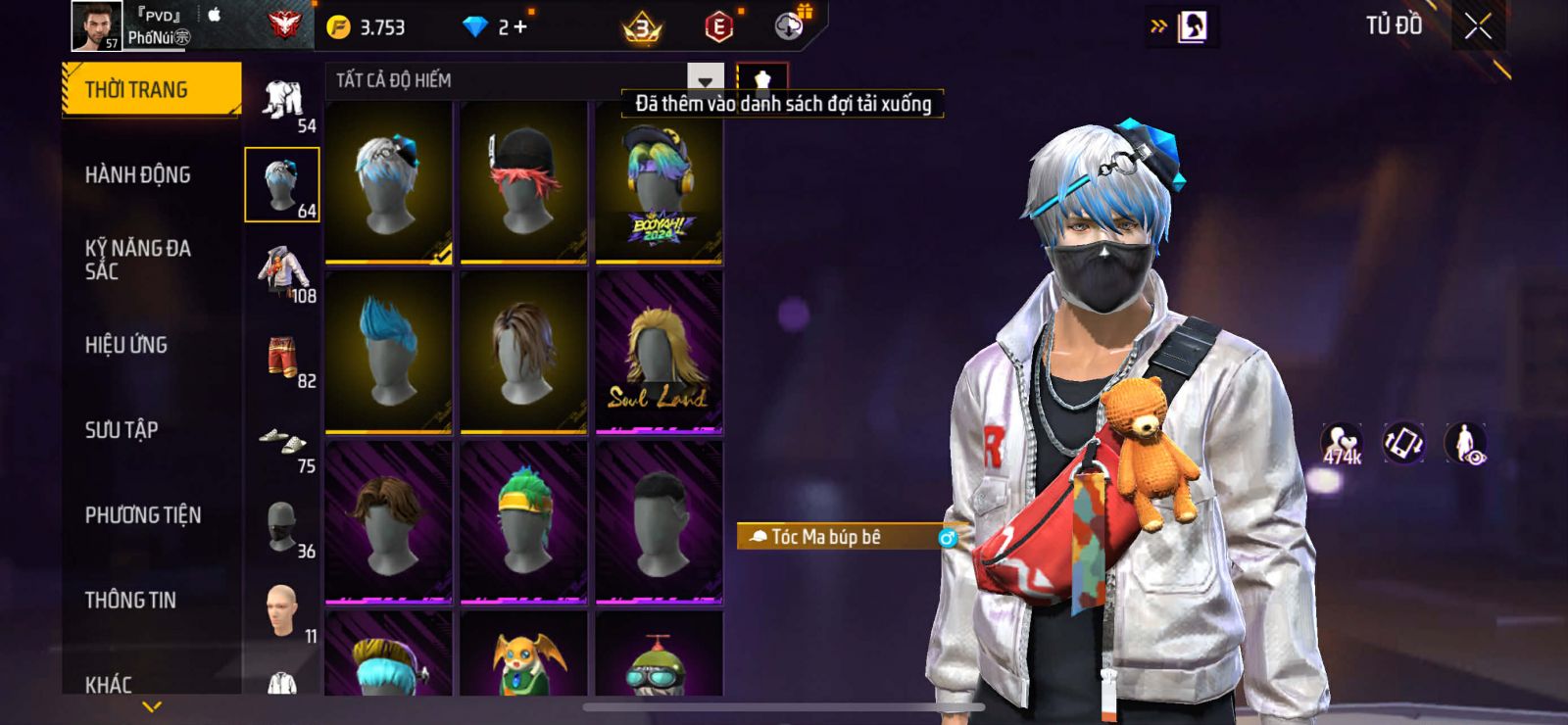Select the red shorts category
The height and width of the screenshot is (725, 1568).
click(x=282, y=357)
